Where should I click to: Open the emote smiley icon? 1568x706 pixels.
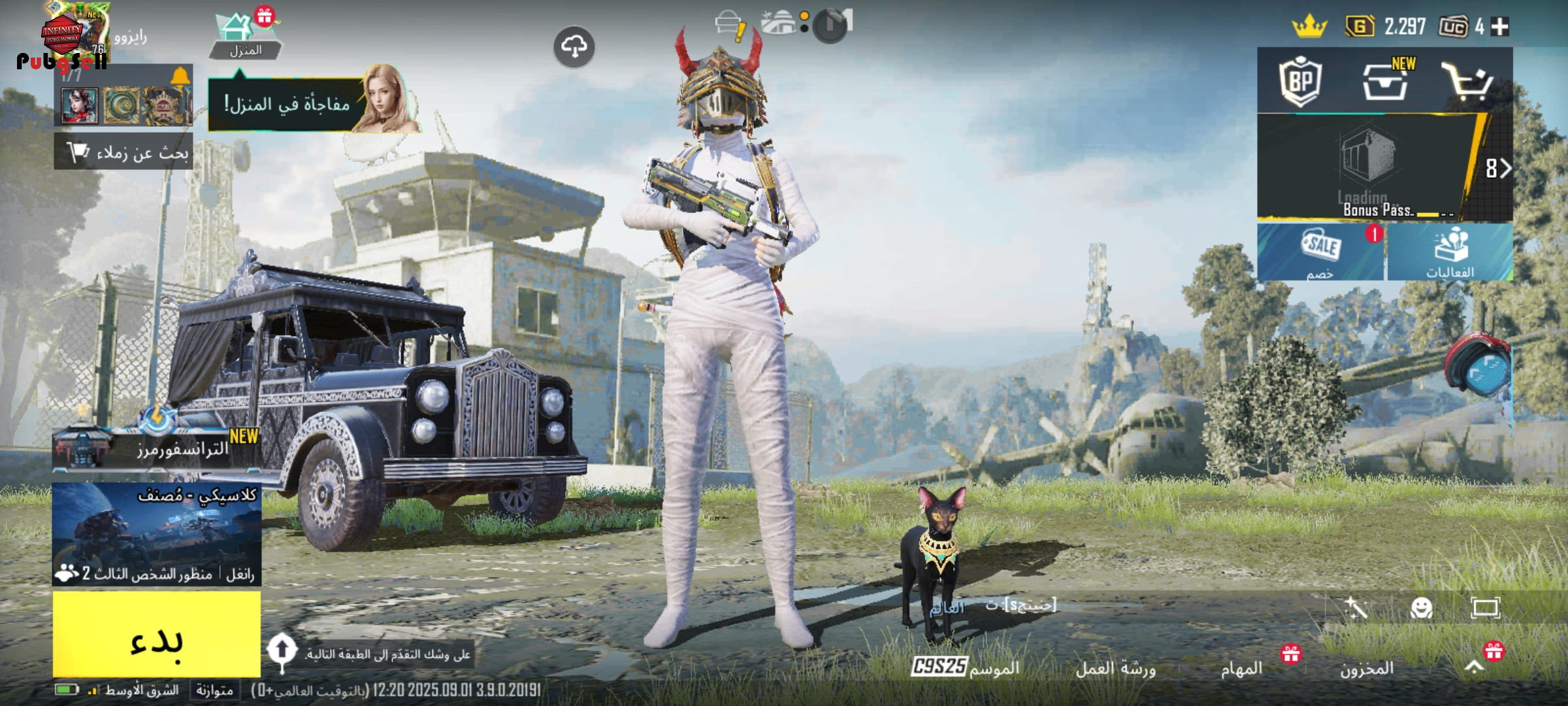pos(1422,608)
